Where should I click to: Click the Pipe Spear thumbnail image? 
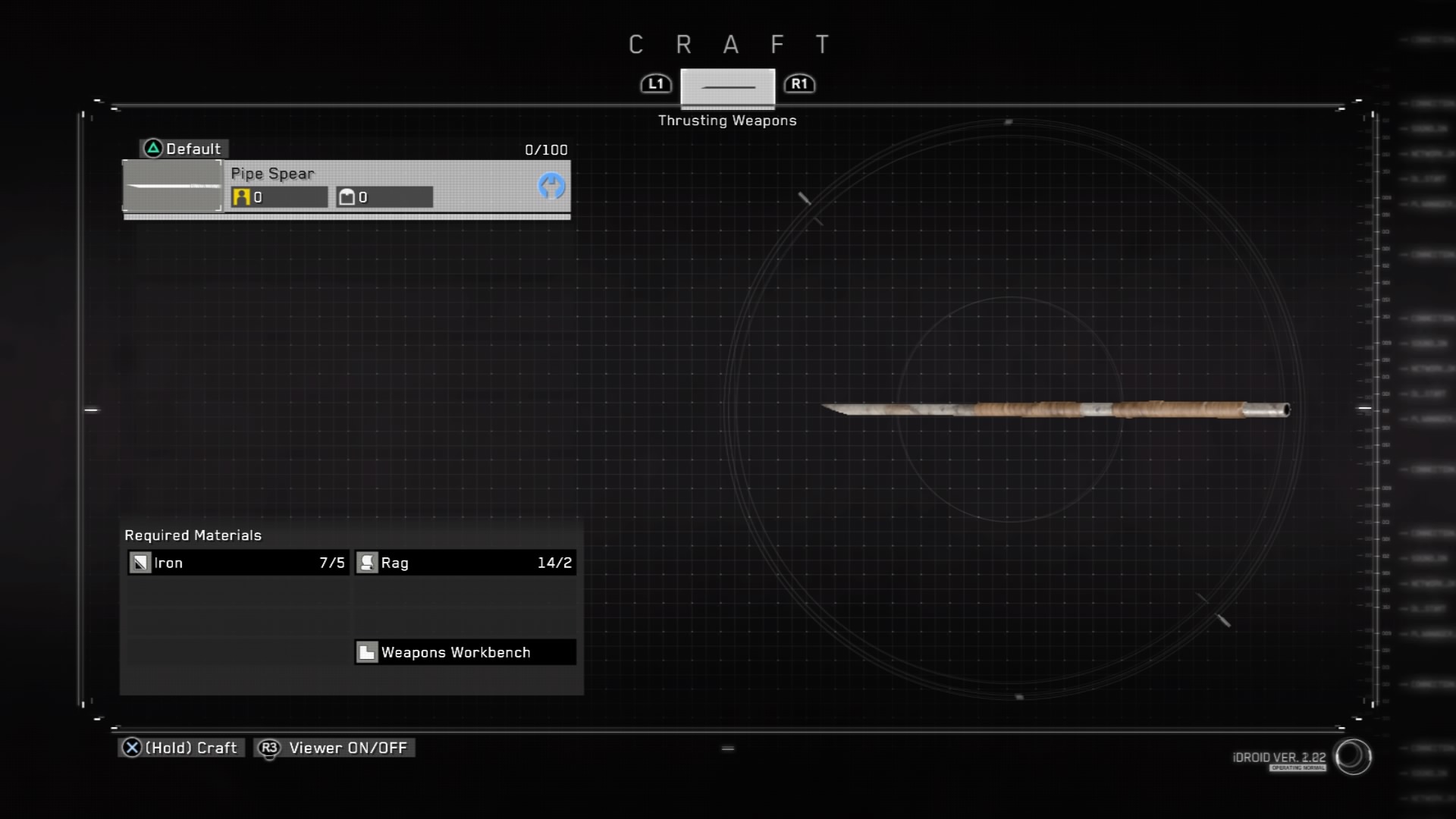173,186
